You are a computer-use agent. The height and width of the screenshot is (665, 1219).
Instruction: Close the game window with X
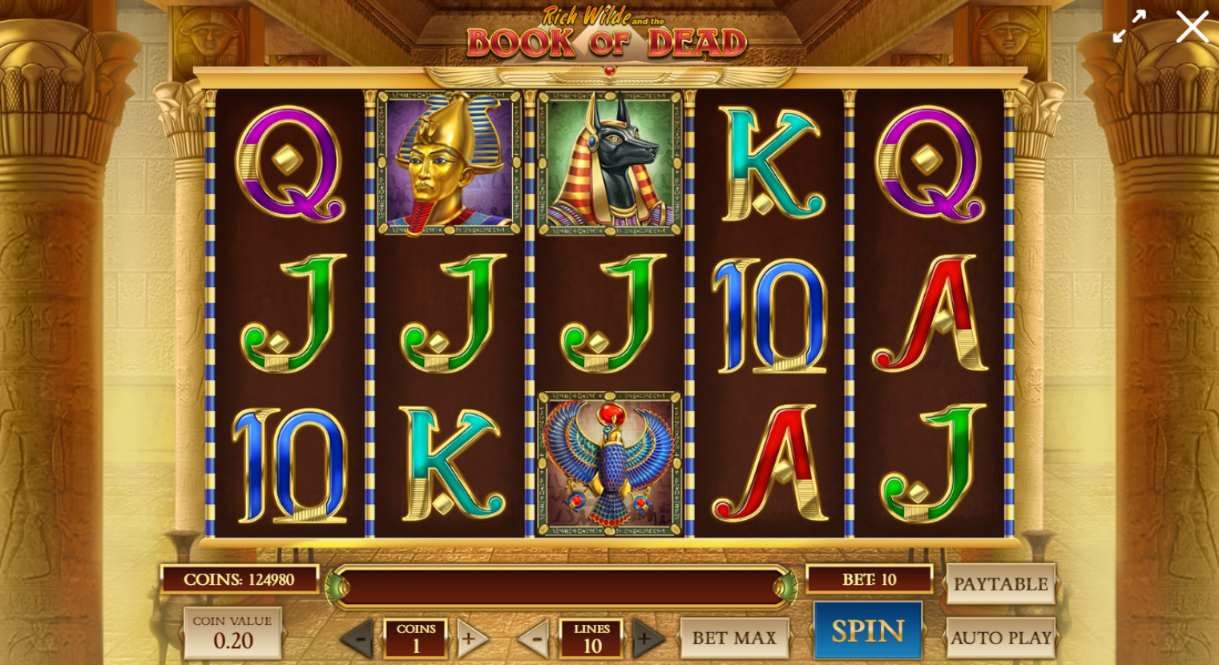[1191, 27]
